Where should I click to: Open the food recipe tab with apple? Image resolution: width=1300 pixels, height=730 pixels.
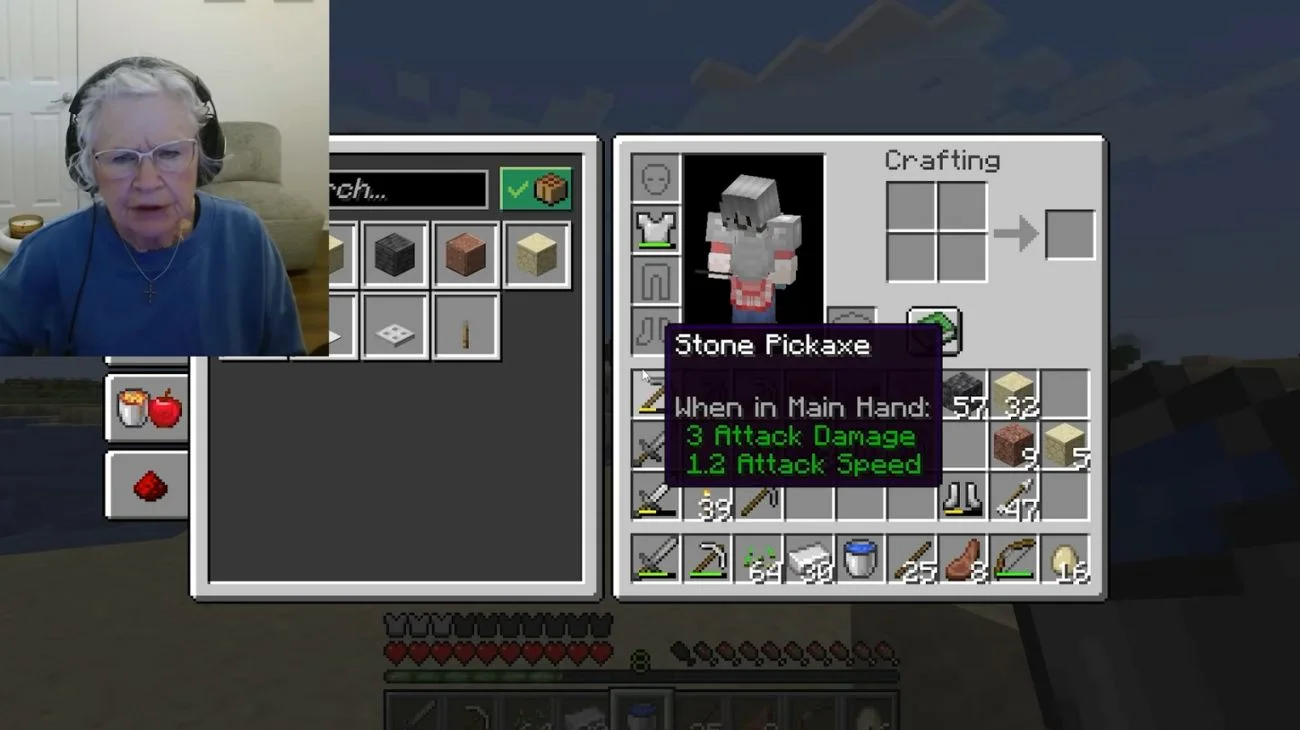click(x=148, y=408)
